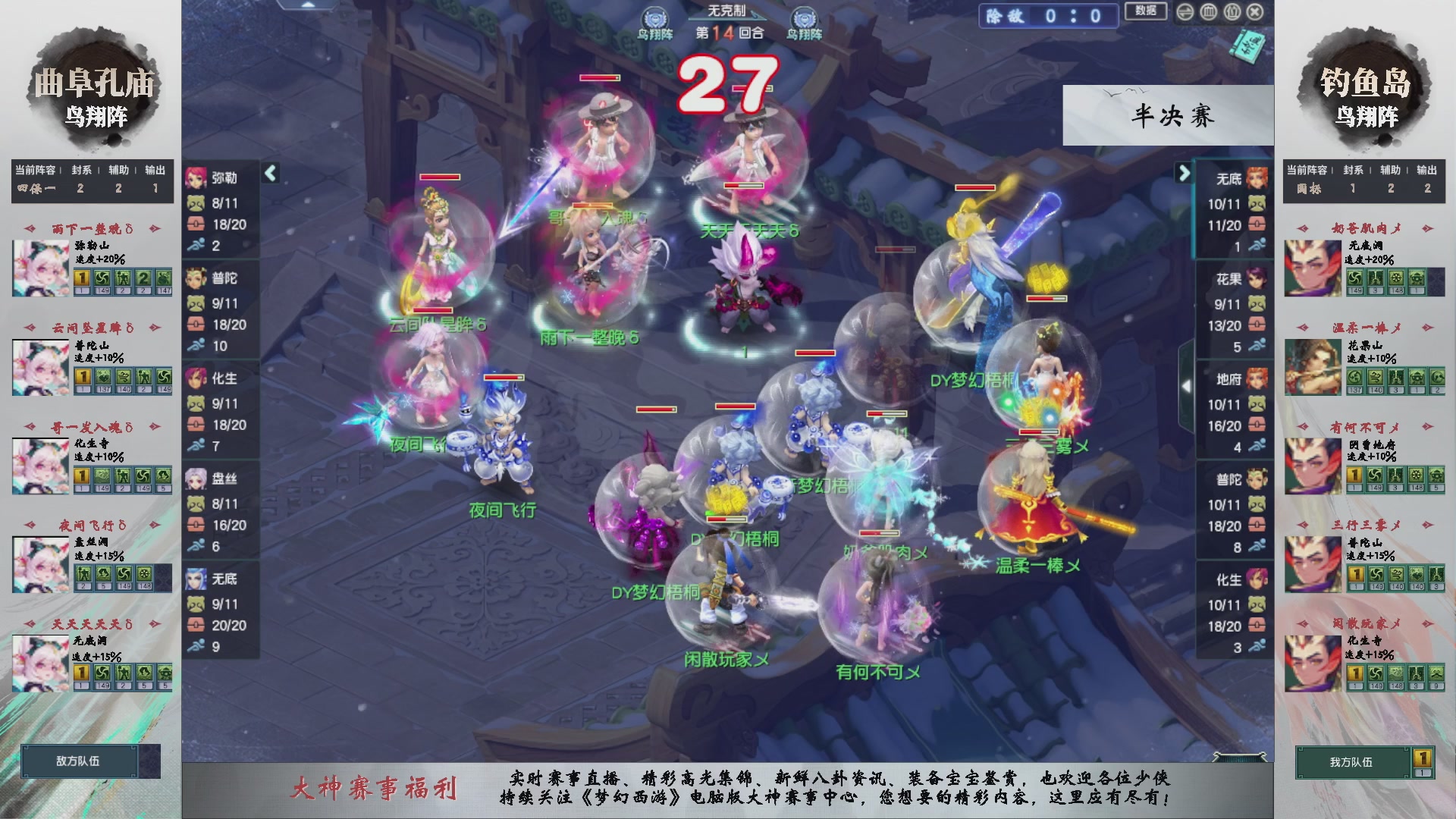Click the gold numbered buff icon under 弥勒山
Screen dimensions: 1456x819
tap(80, 279)
